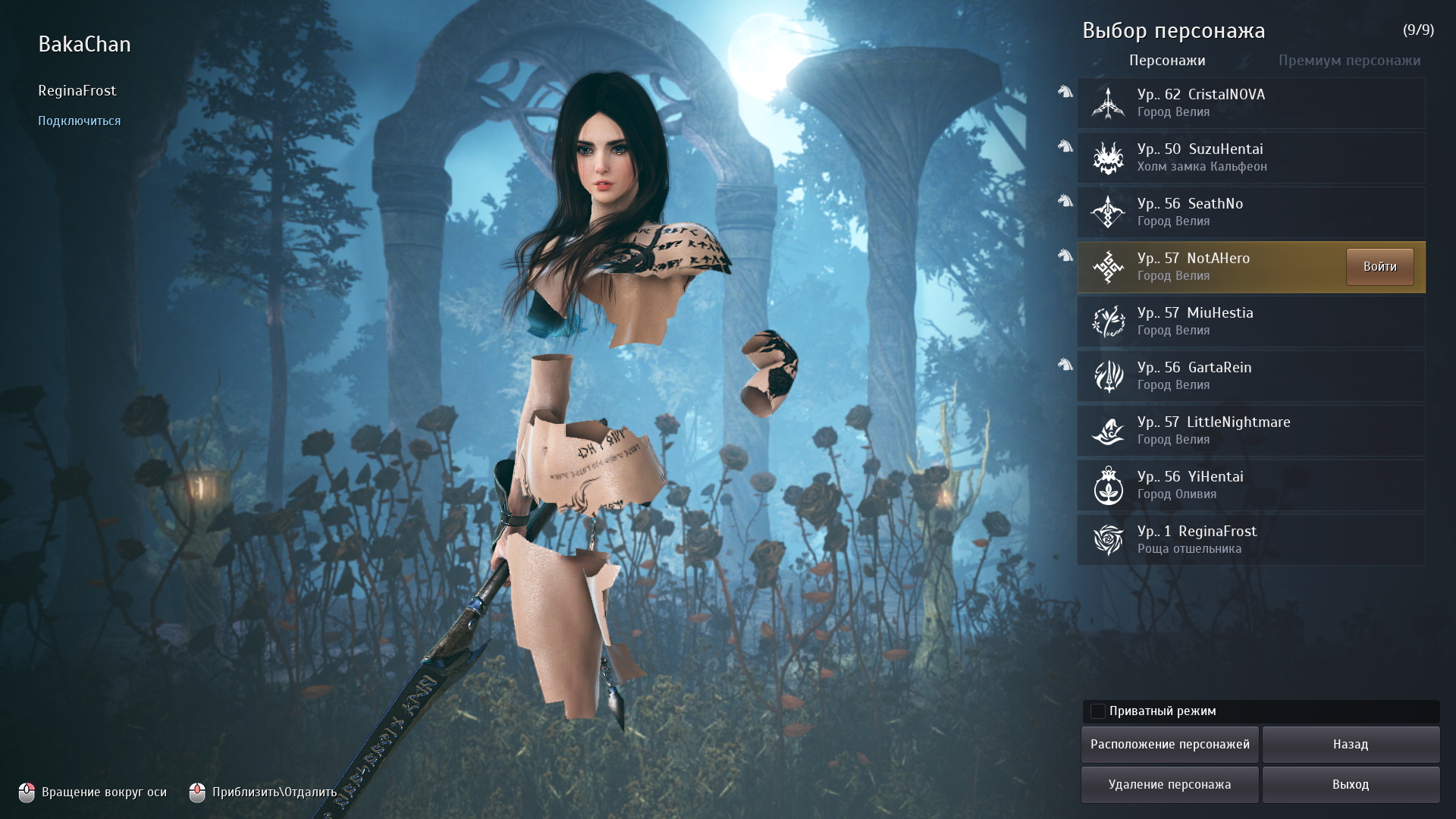
Task: Choose the level 50 SuzuHentai character
Action: (1250, 158)
